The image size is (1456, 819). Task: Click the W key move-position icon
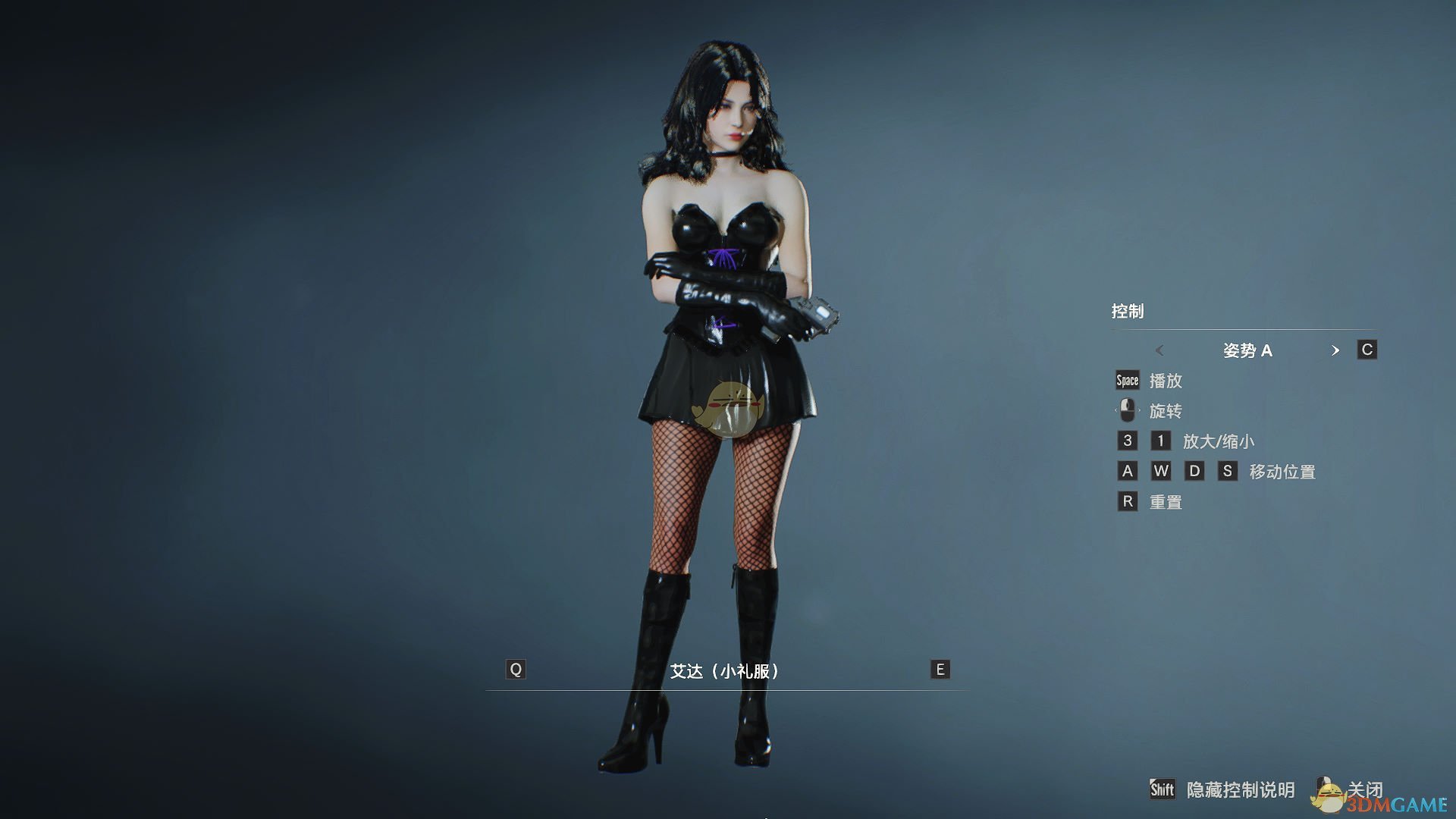point(1161,471)
